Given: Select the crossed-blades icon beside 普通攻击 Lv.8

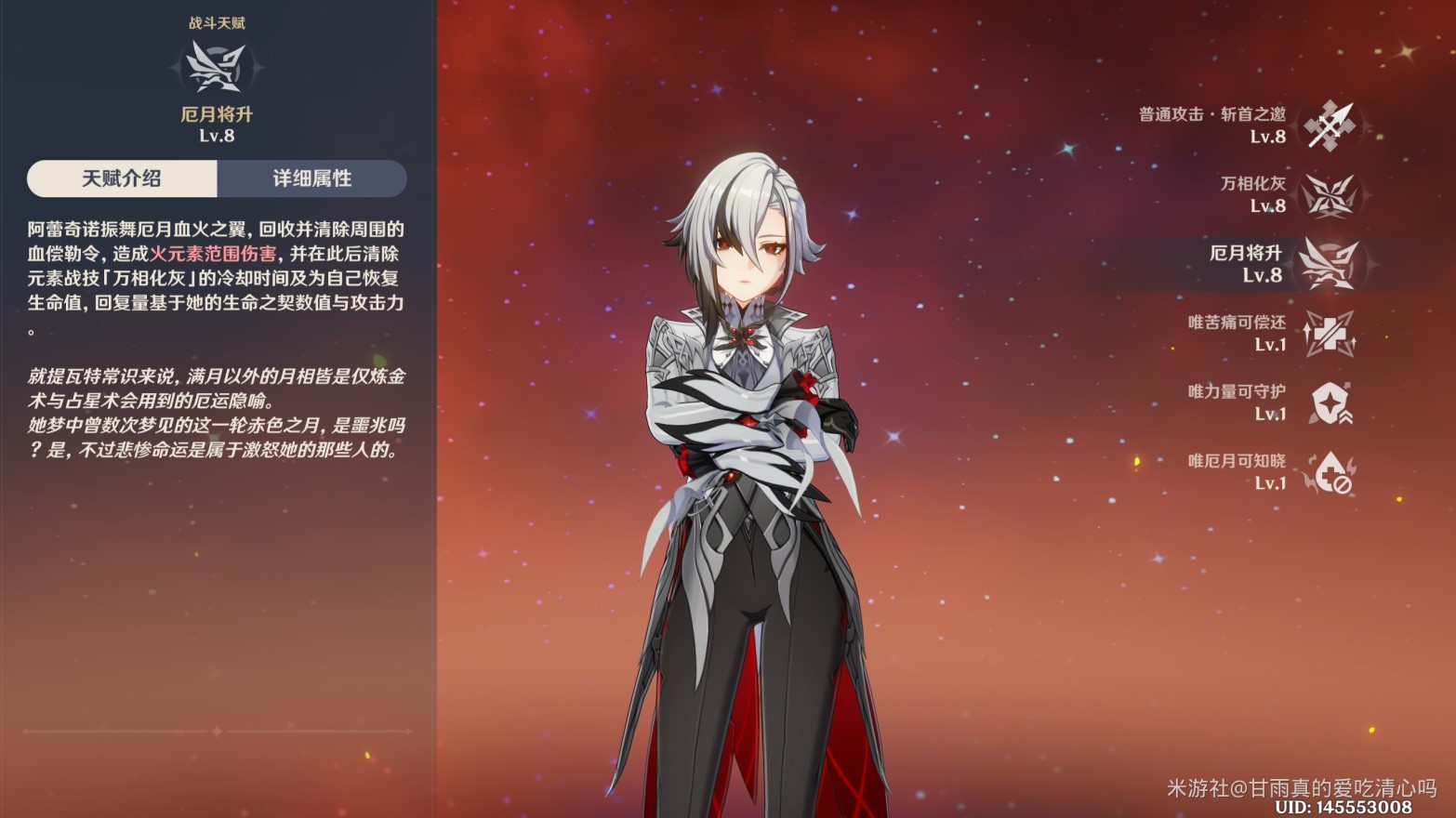Looking at the screenshot, I should [1330, 126].
